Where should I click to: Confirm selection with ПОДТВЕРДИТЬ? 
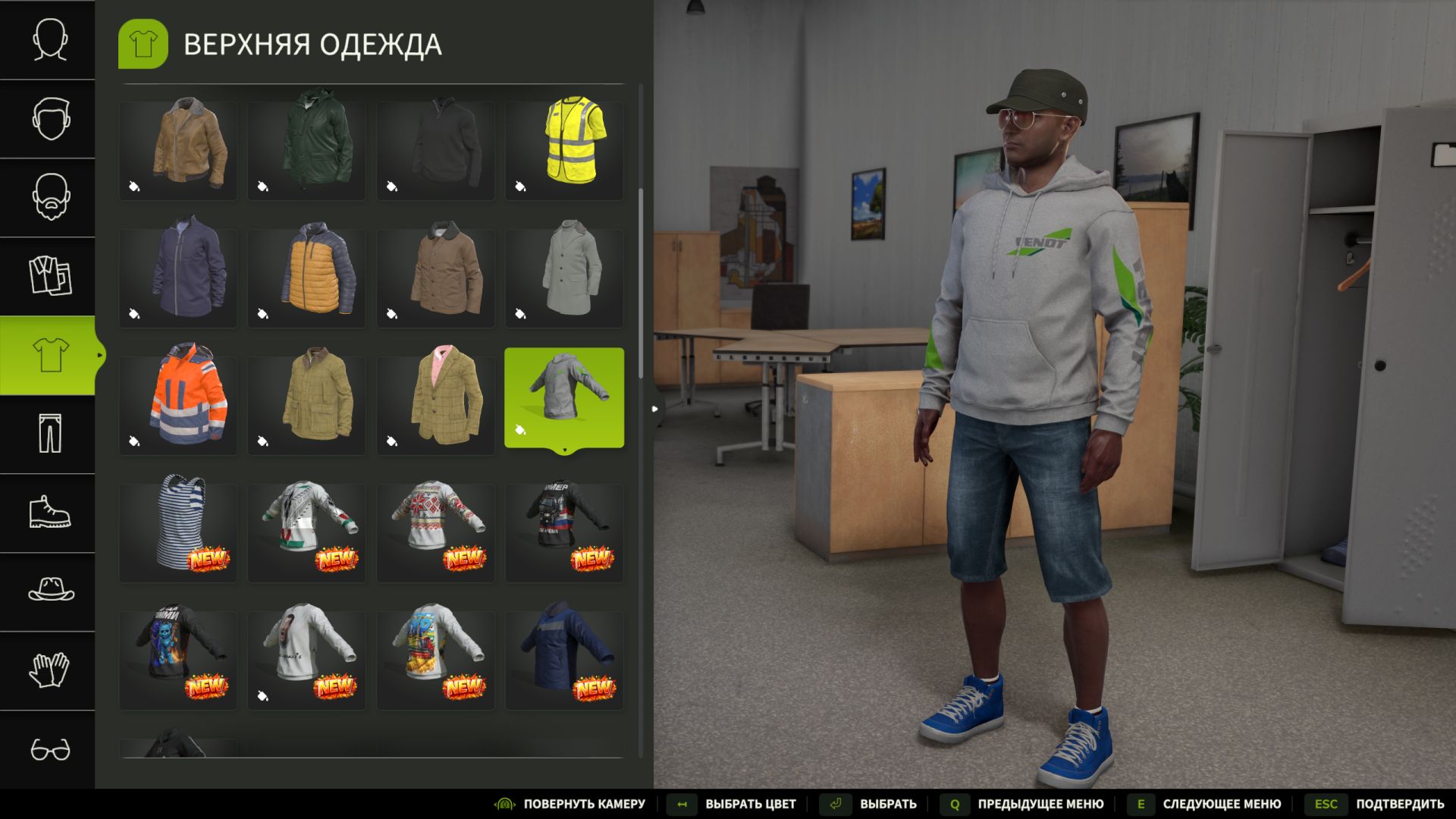1401,803
